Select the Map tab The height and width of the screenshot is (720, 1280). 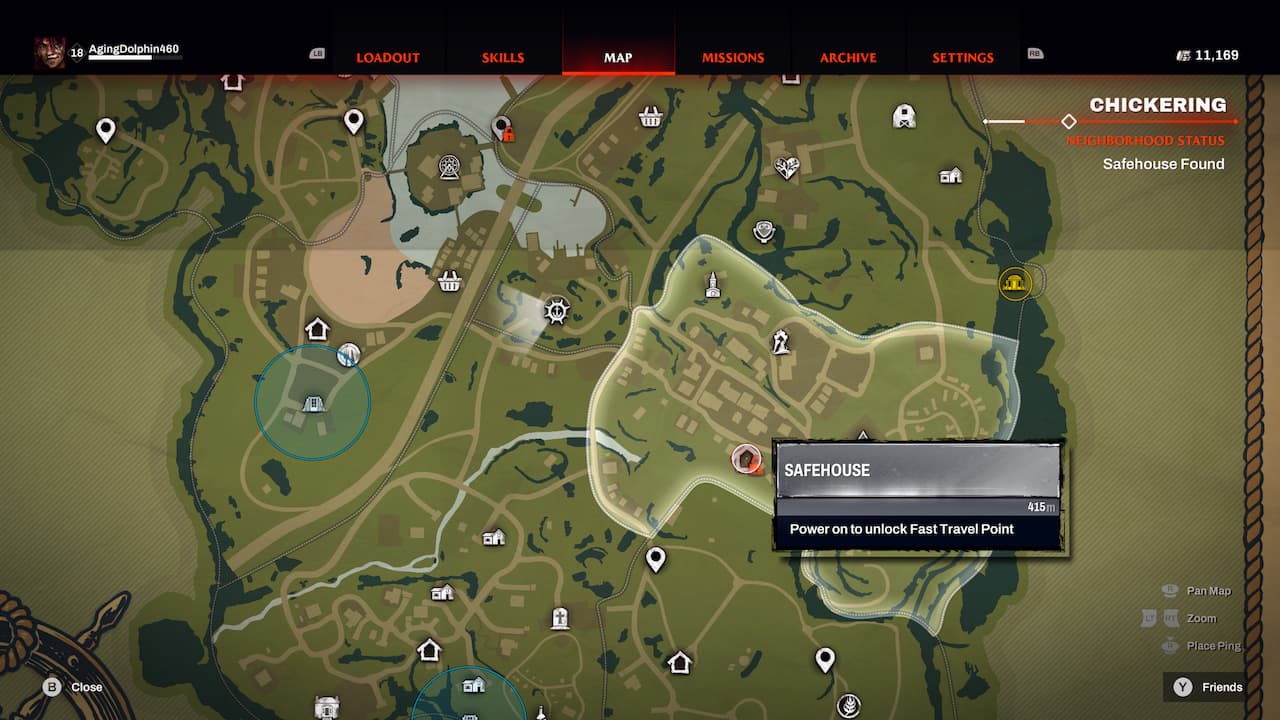tap(618, 58)
